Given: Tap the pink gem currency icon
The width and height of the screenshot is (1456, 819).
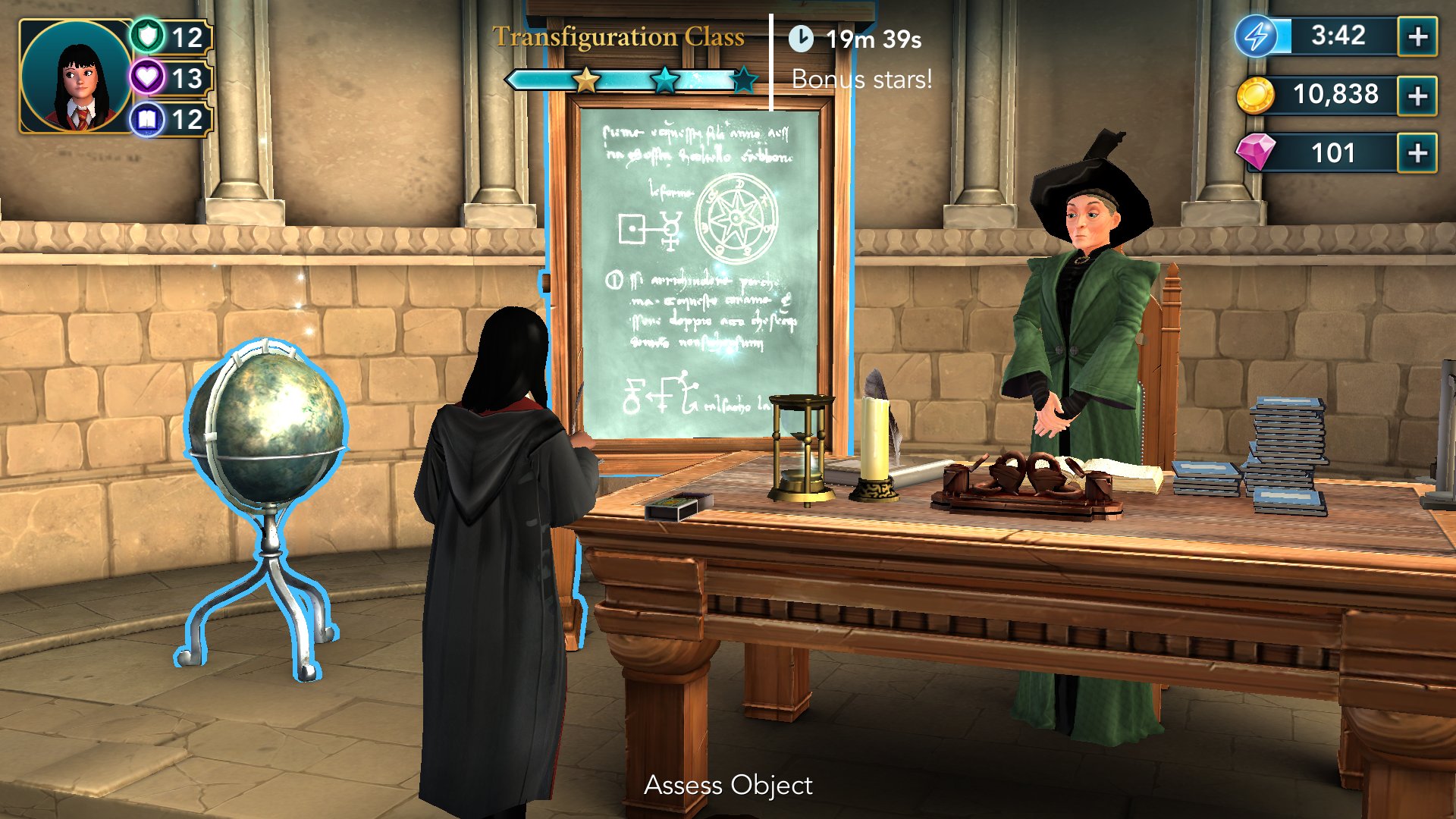Looking at the screenshot, I should 1256,152.
